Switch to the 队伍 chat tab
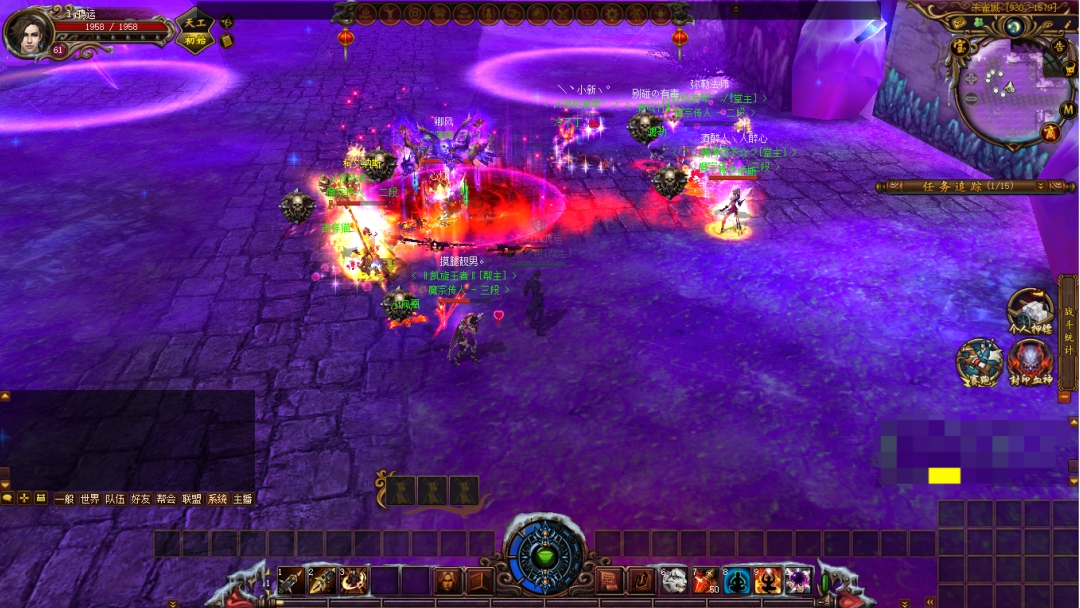The width and height of the screenshot is (1080, 608). point(116,498)
